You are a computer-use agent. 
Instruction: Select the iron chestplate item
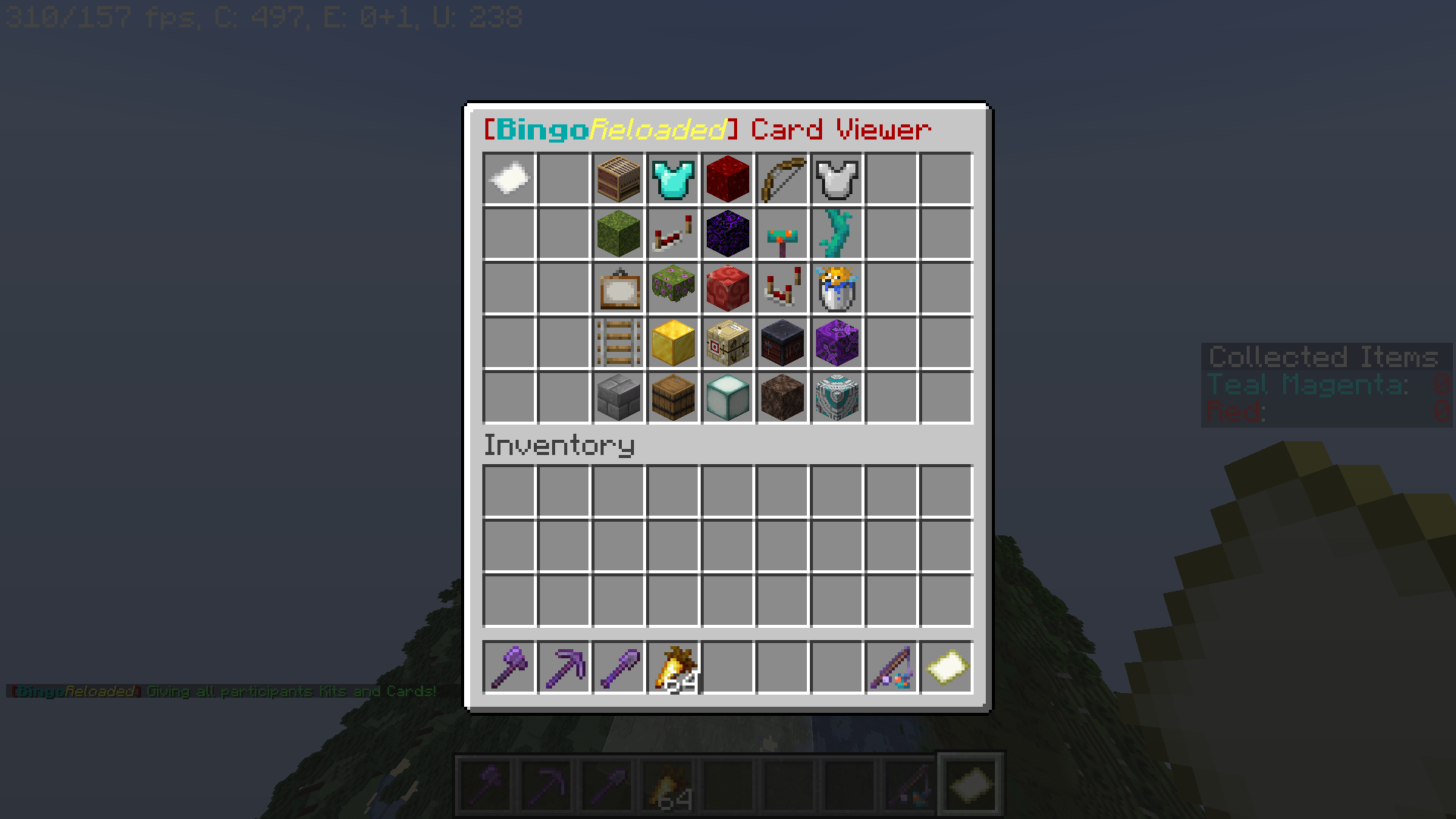(836, 179)
